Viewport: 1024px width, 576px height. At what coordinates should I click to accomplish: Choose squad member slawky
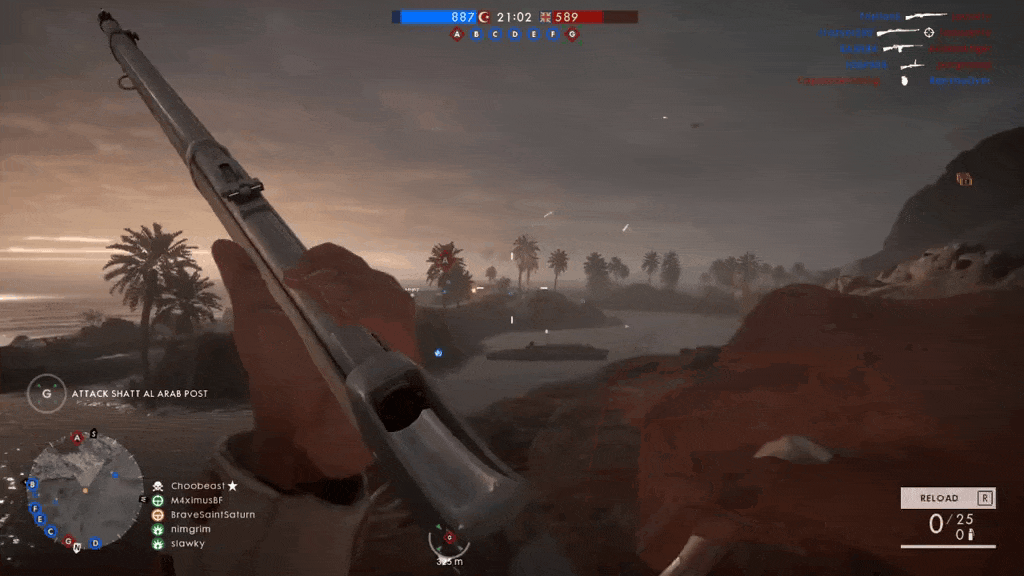[187, 544]
